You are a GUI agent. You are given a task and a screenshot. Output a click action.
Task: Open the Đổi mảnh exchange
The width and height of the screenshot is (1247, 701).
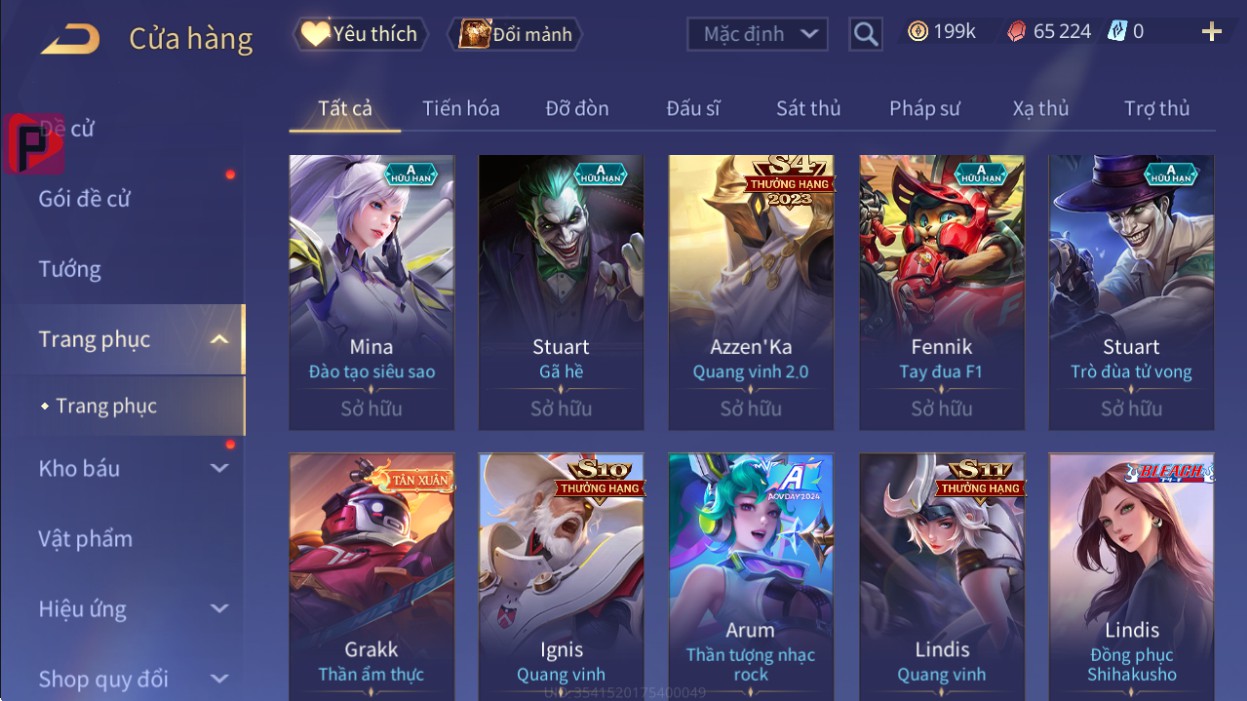(x=515, y=34)
